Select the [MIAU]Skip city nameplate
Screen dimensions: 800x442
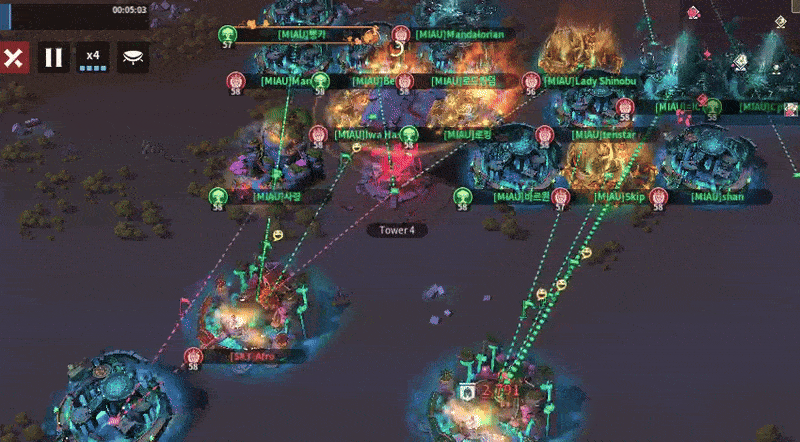[x=614, y=197]
